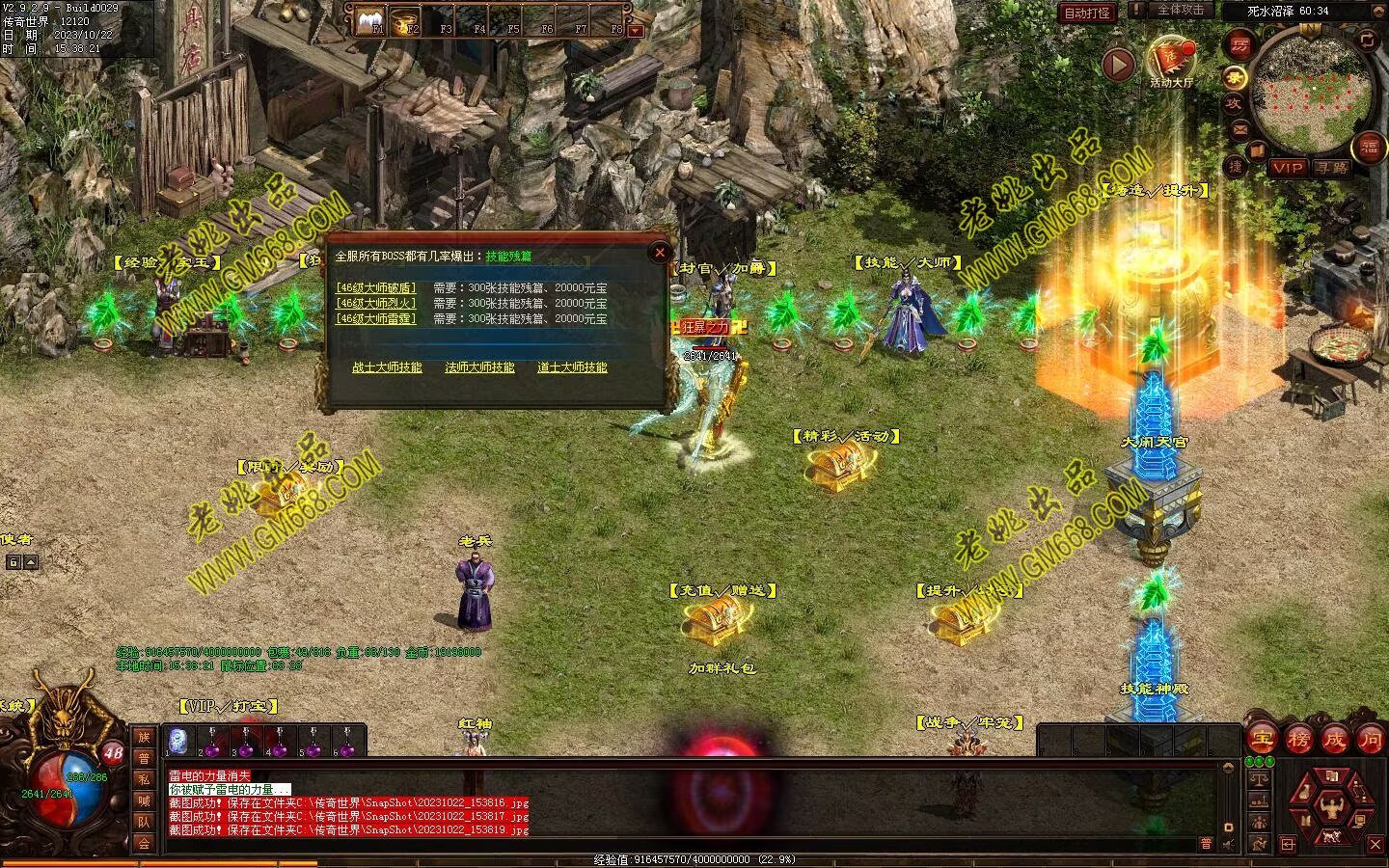Toggle the 自动打怪 auto-fight button

[x=1087, y=13]
